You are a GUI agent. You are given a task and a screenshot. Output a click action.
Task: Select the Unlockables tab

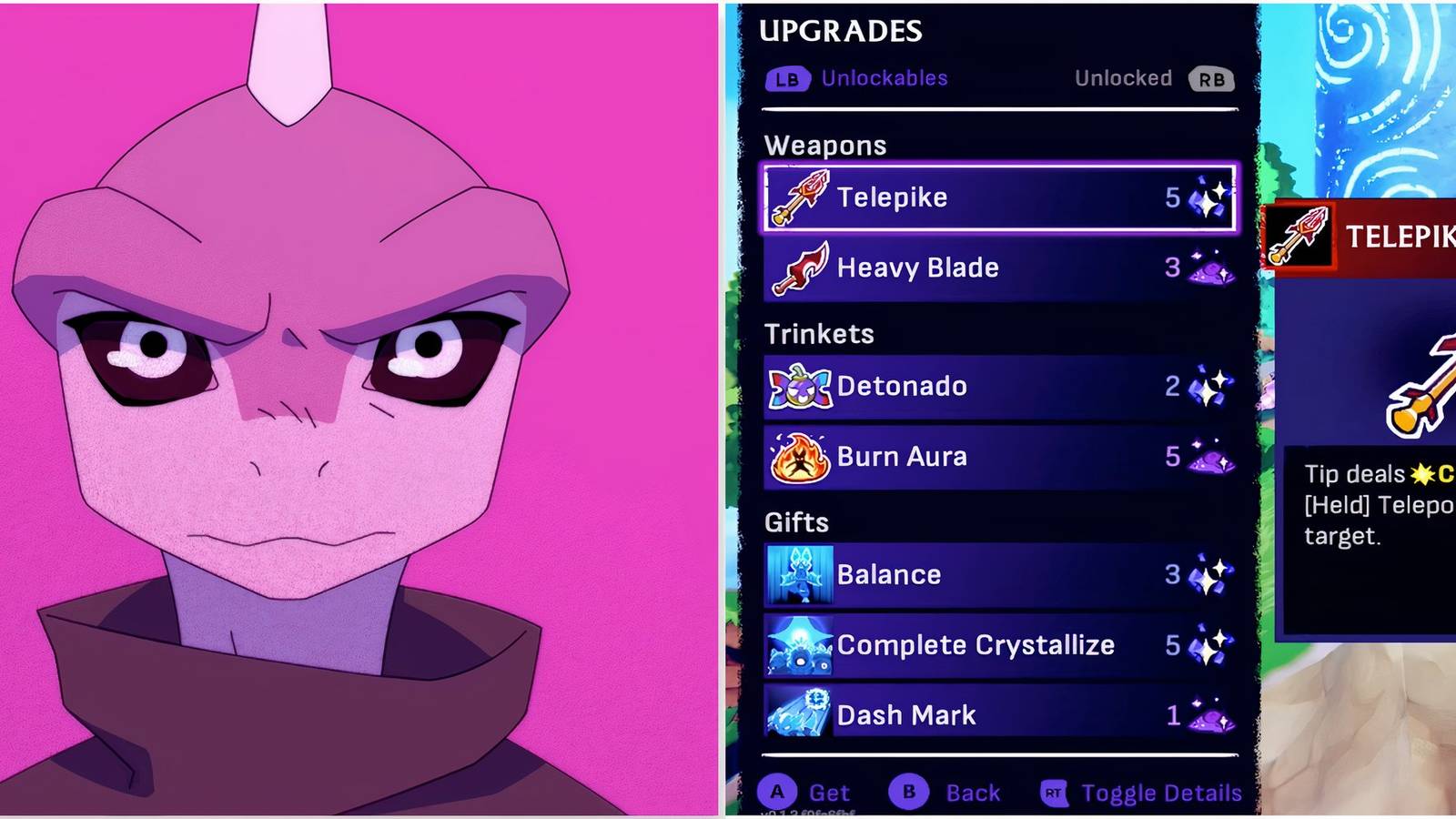tap(884, 79)
